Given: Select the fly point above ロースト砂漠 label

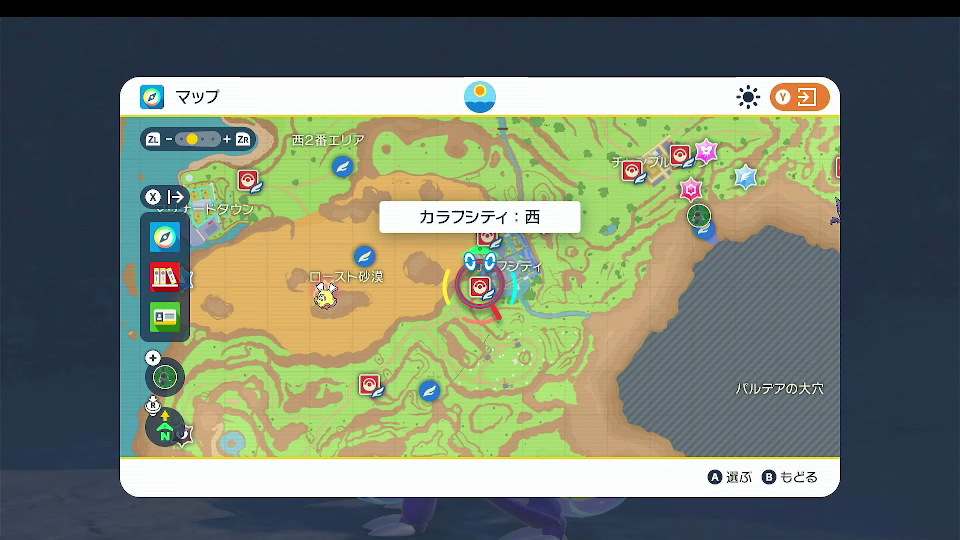Looking at the screenshot, I should [364, 255].
